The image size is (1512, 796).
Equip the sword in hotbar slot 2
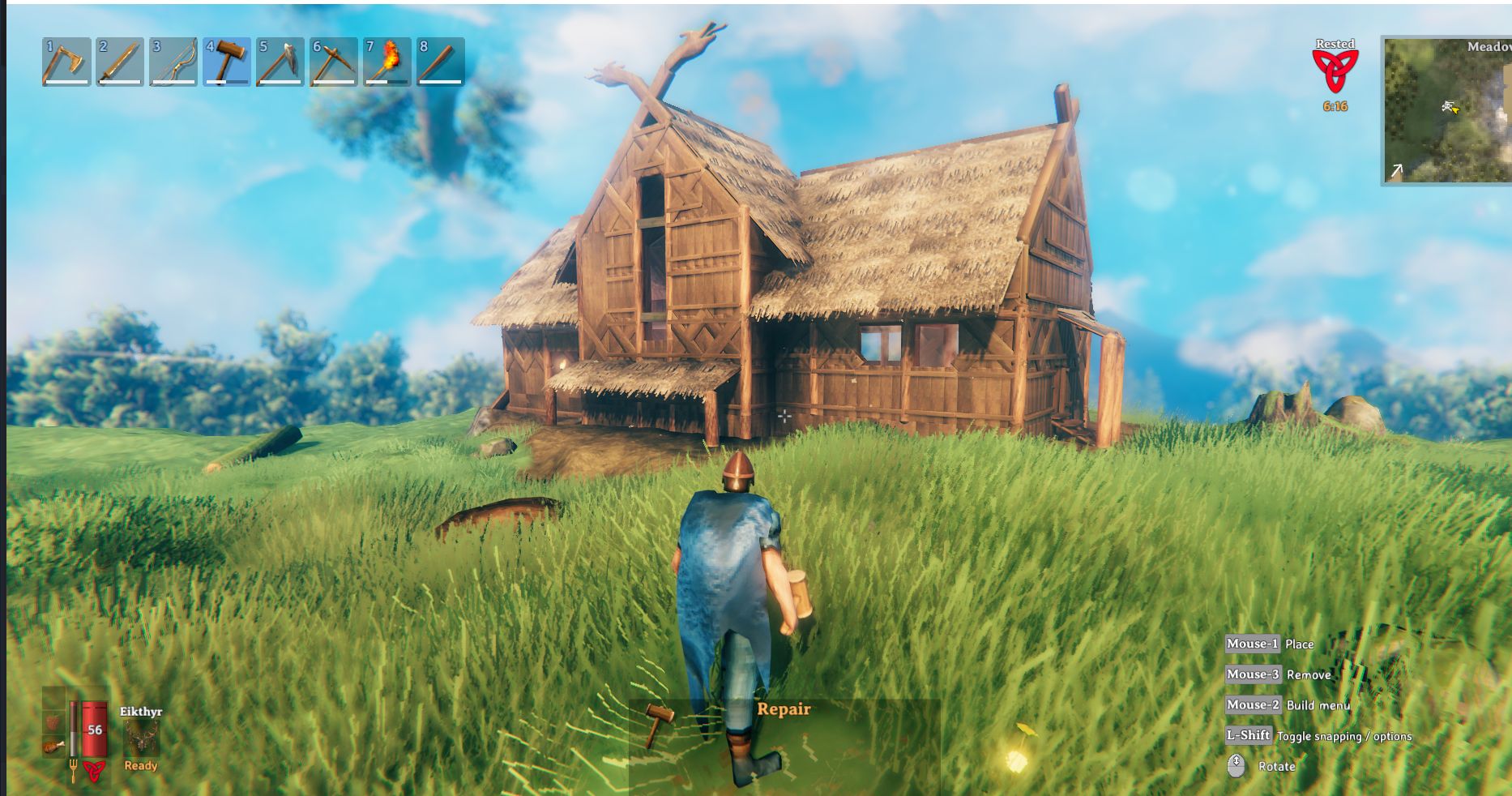(x=120, y=62)
